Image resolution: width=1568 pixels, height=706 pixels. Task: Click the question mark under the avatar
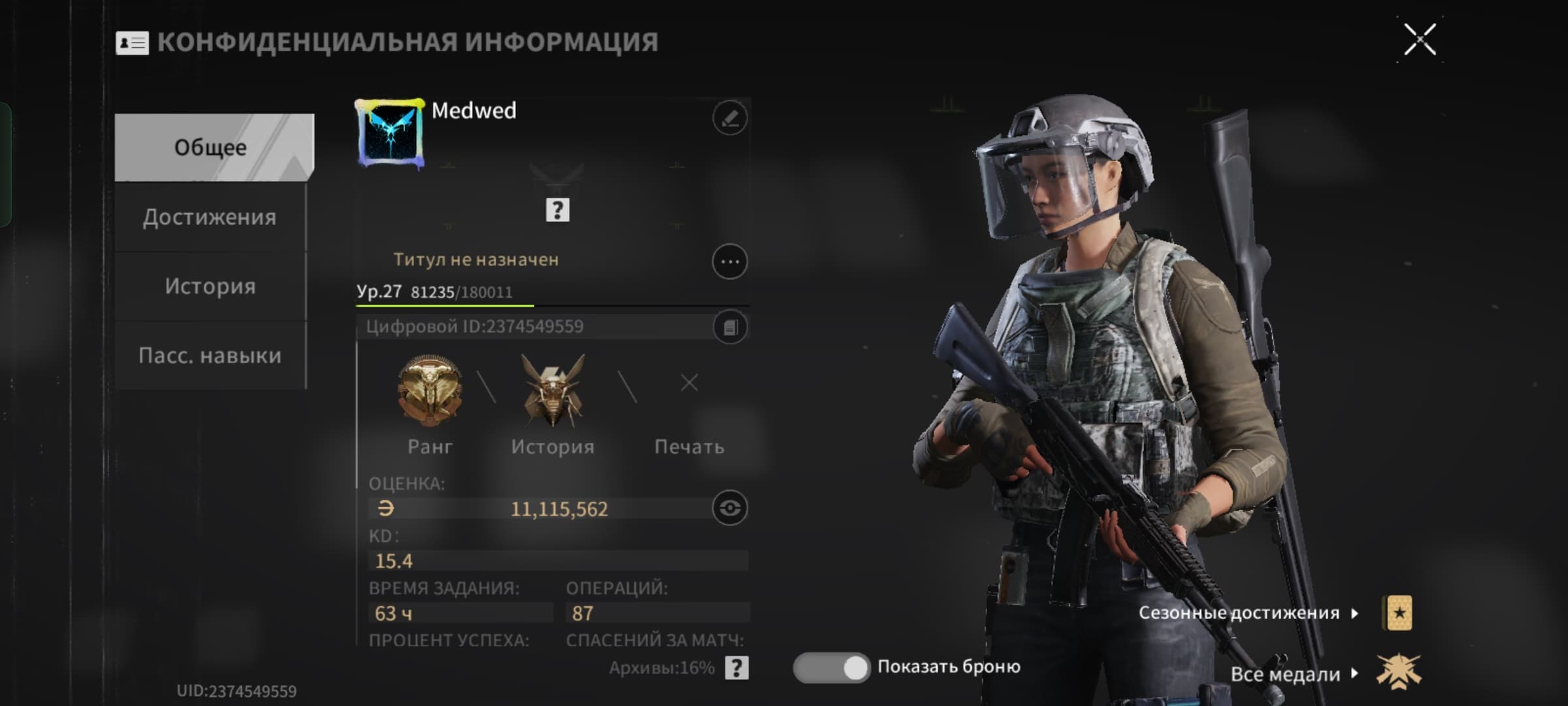point(557,210)
